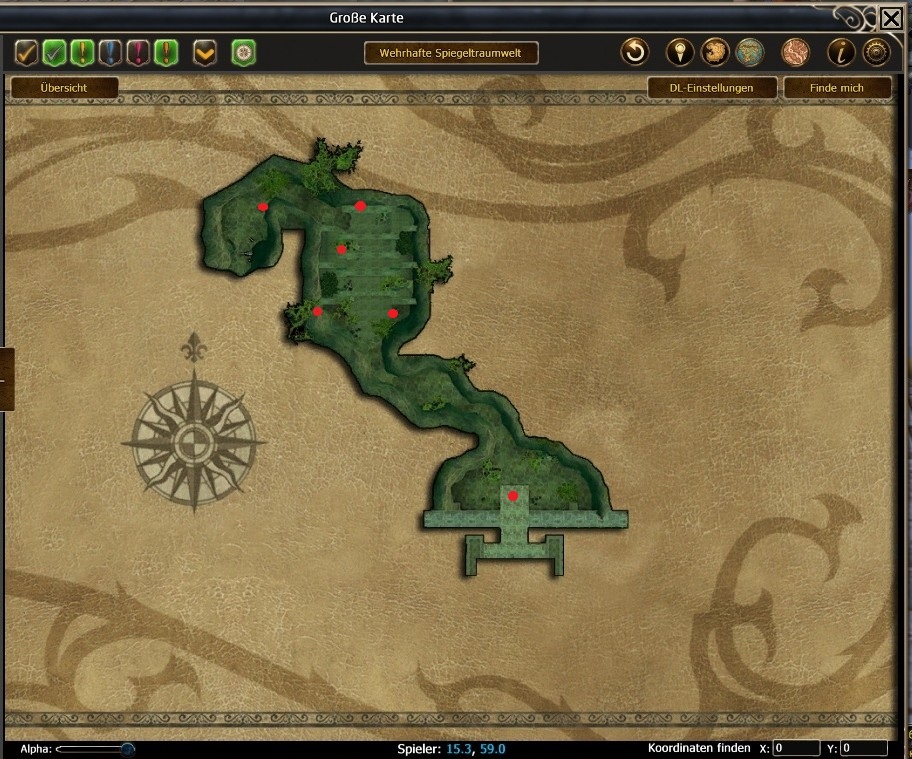Focus the Y coordinate input field
This screenshot has height=759, width=912.
pyautogui.click(x=864, y=748)
